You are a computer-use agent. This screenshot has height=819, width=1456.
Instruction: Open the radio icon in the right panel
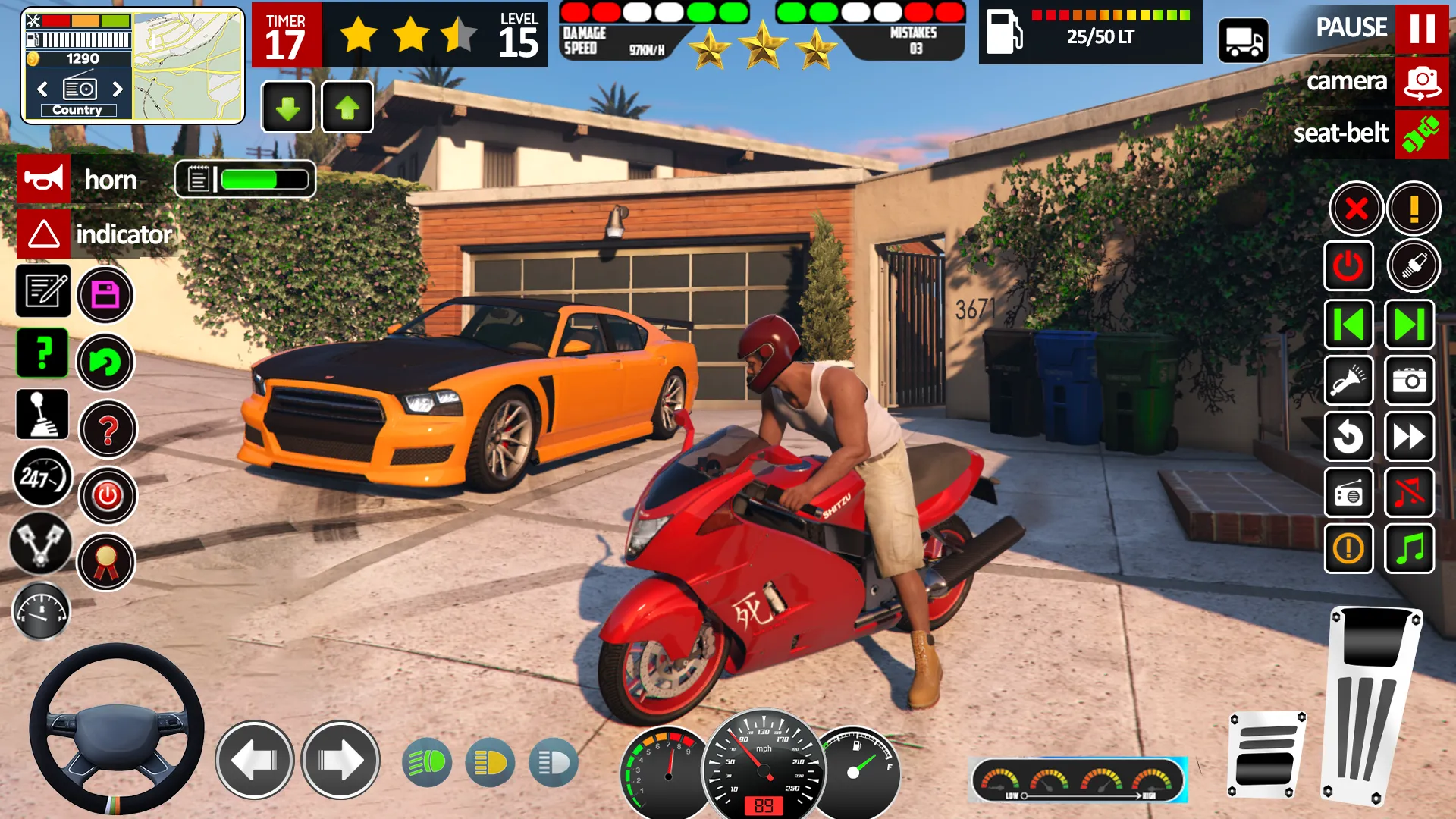tap(1349, 494)
